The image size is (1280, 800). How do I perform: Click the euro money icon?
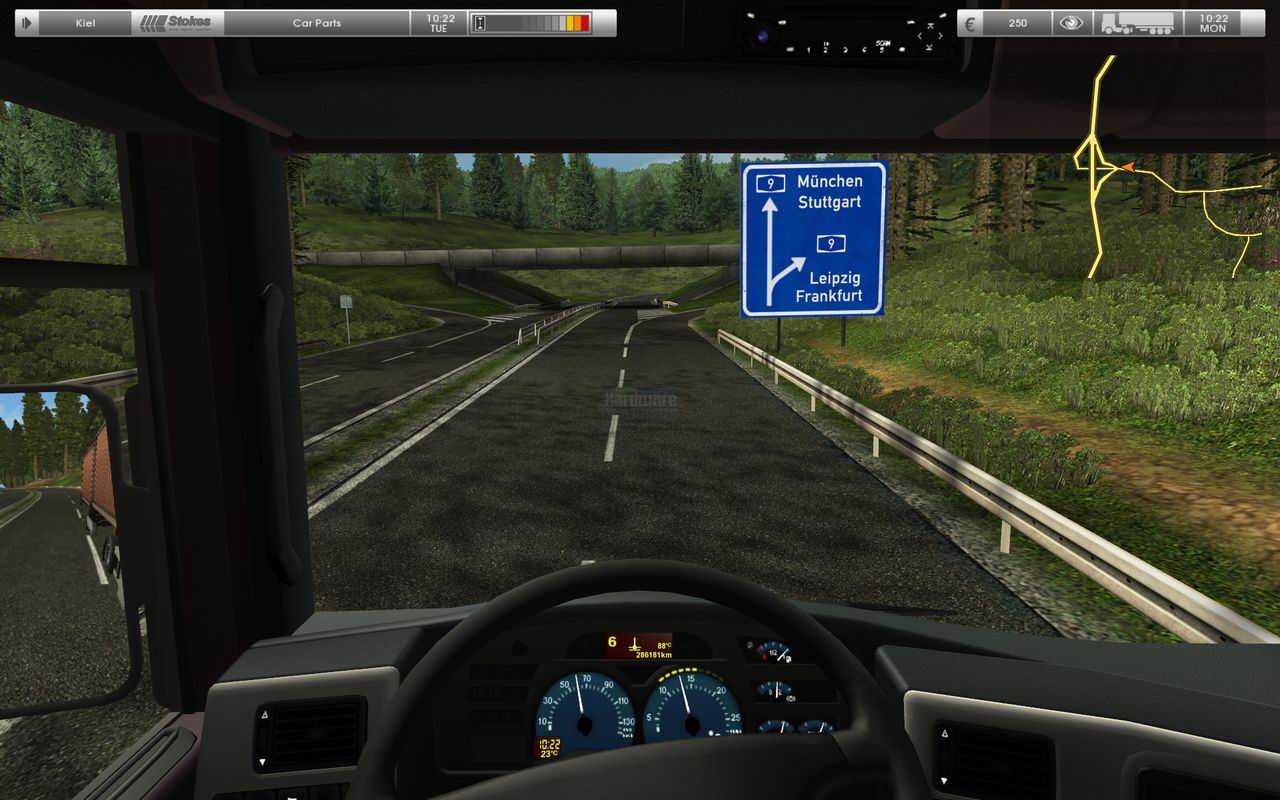point(970,23)
